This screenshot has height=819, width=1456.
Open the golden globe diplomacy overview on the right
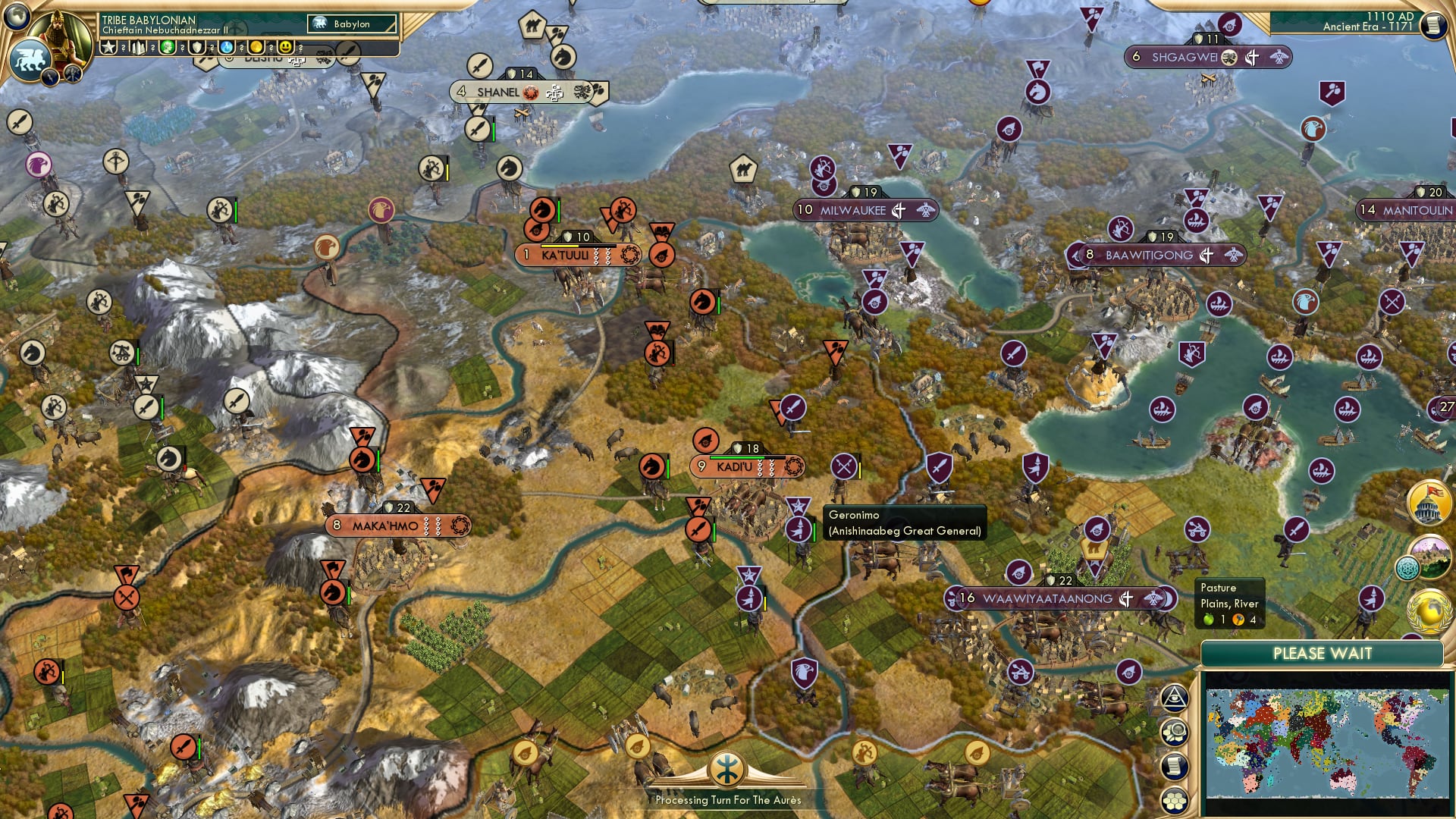pyautogui.click(x=1427, y=612)
